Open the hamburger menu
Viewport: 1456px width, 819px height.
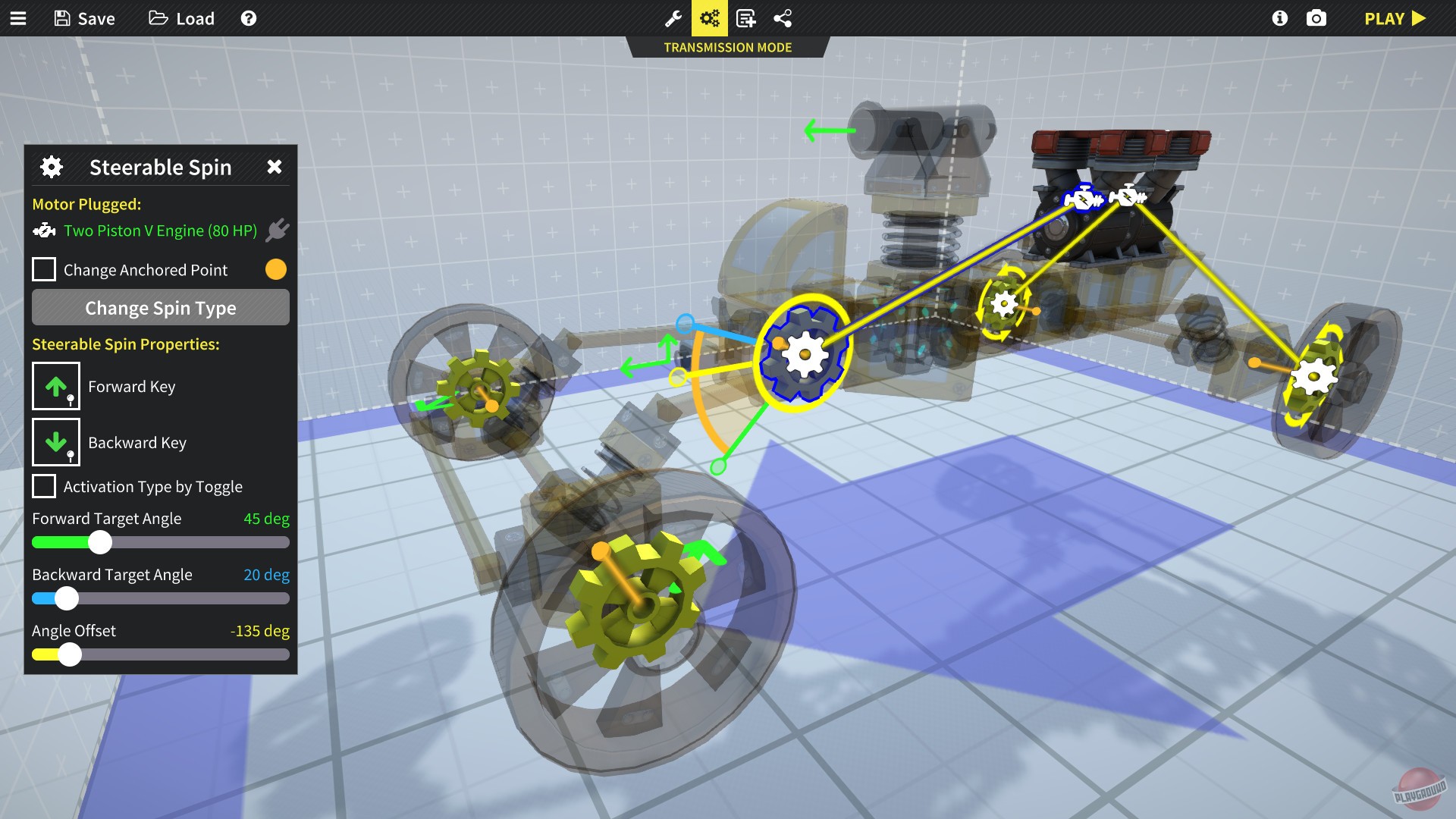click(x=18, y=18)
